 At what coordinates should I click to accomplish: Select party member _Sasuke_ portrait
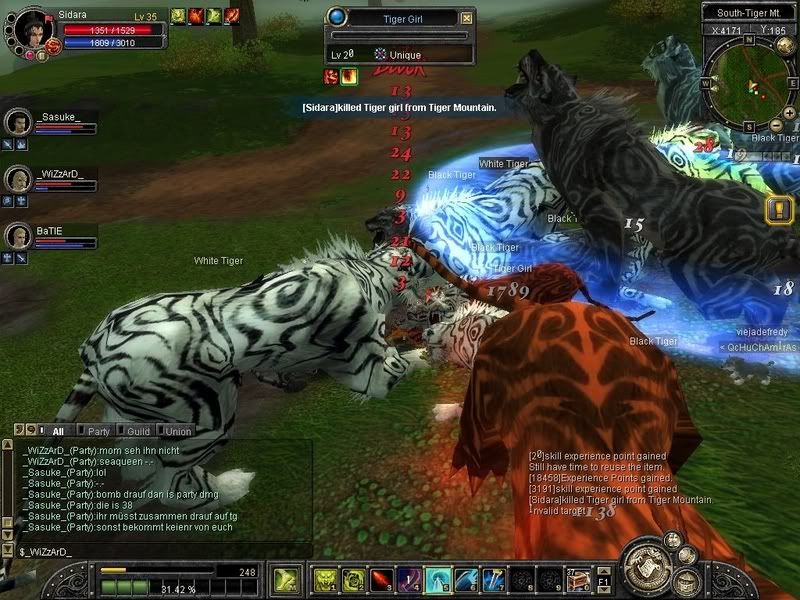click(18, 122)
